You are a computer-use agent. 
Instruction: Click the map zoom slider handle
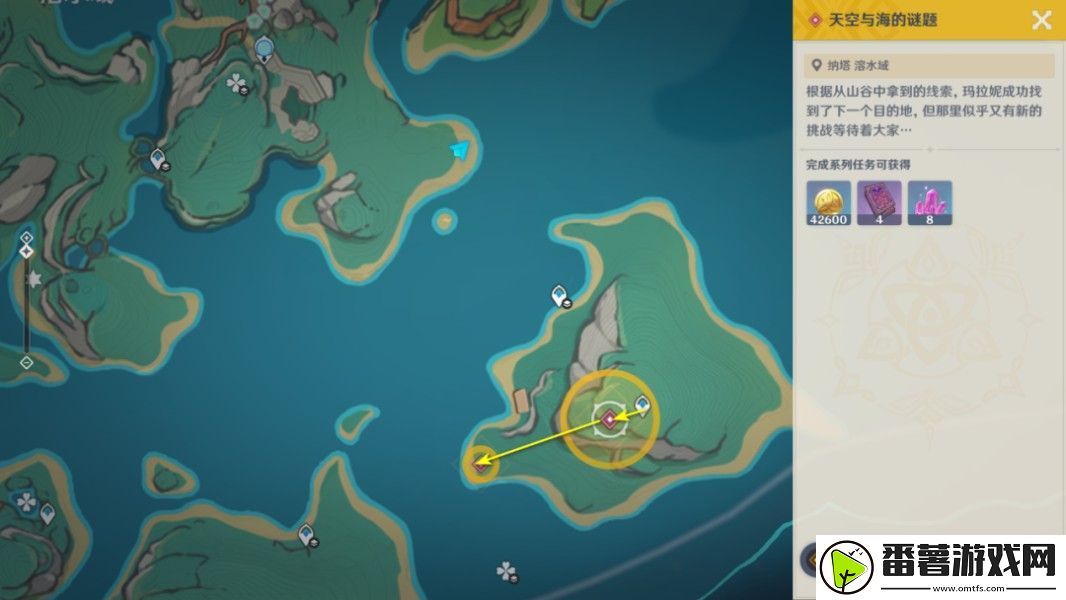(x=27, y=250)
